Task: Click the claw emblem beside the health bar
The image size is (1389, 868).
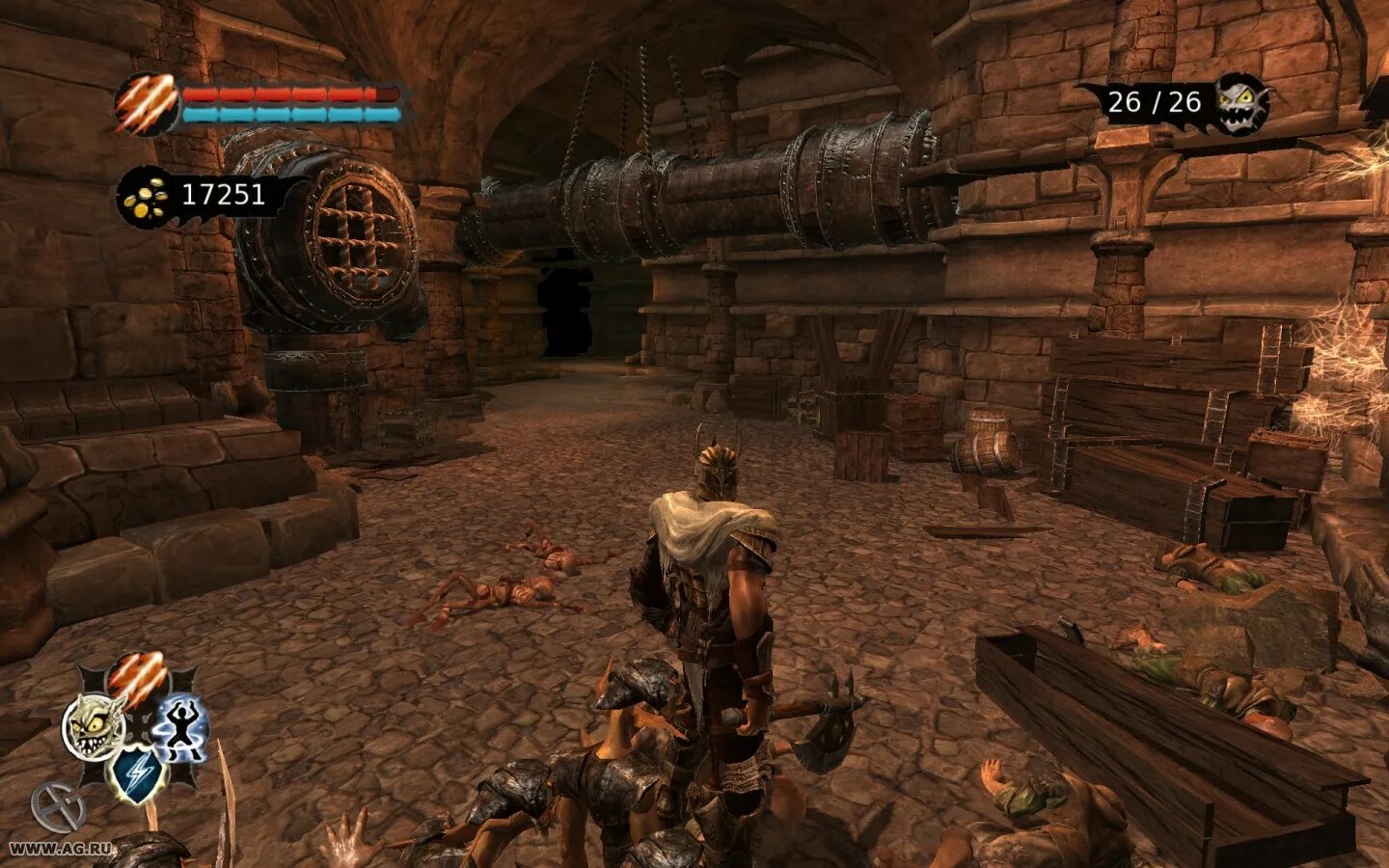Action: click(146, 103)
